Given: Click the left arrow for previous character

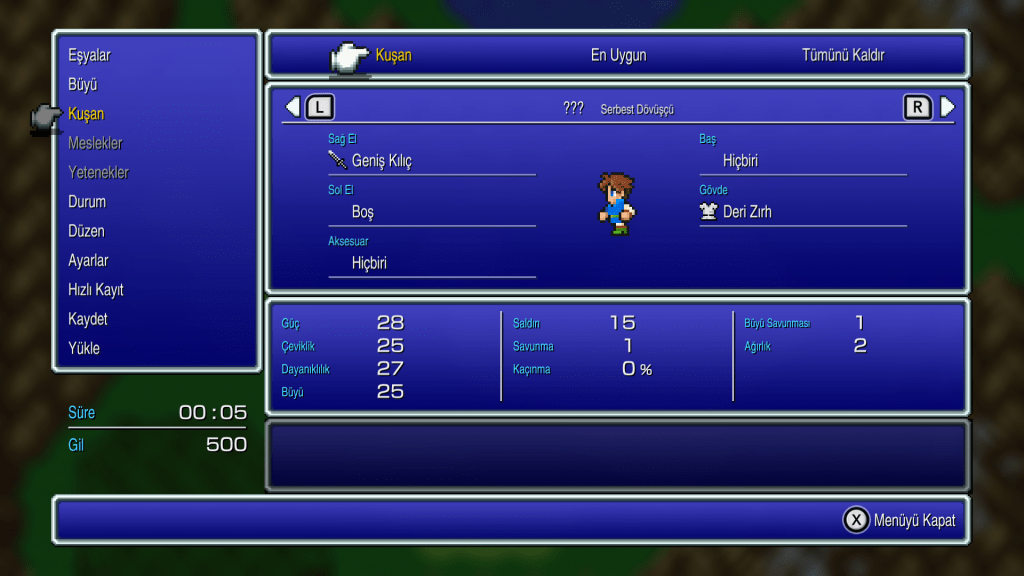Looking at the screenshot, I should point(292,107).
